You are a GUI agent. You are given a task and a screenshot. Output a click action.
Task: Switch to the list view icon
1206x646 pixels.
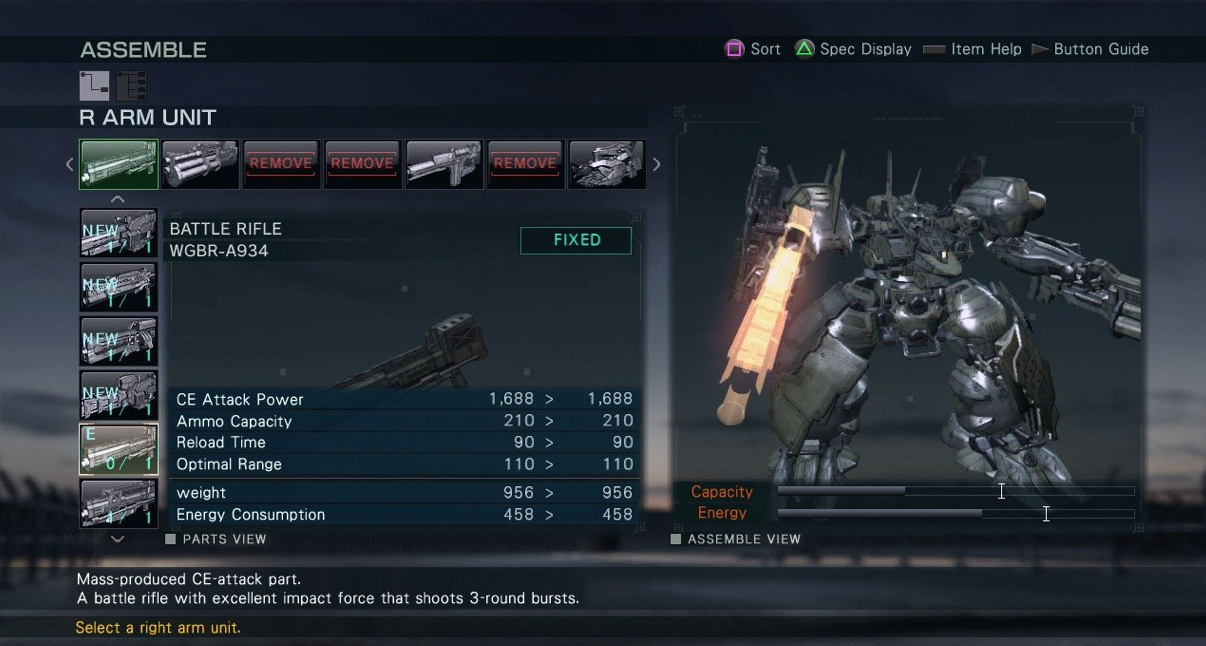(131, 86)
